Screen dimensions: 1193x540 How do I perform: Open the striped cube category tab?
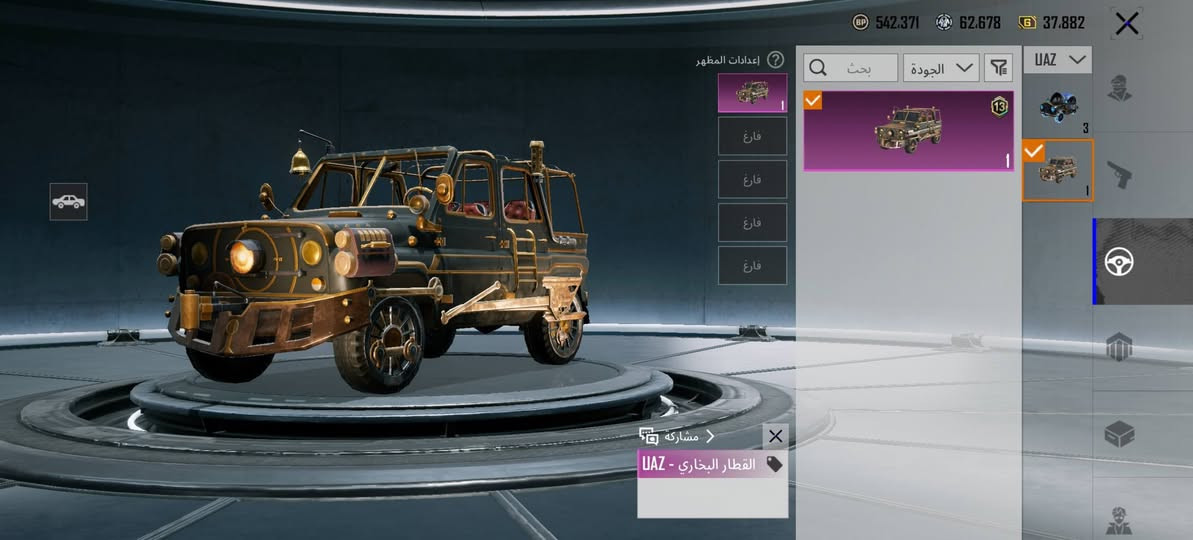(x=1119, y=348)
